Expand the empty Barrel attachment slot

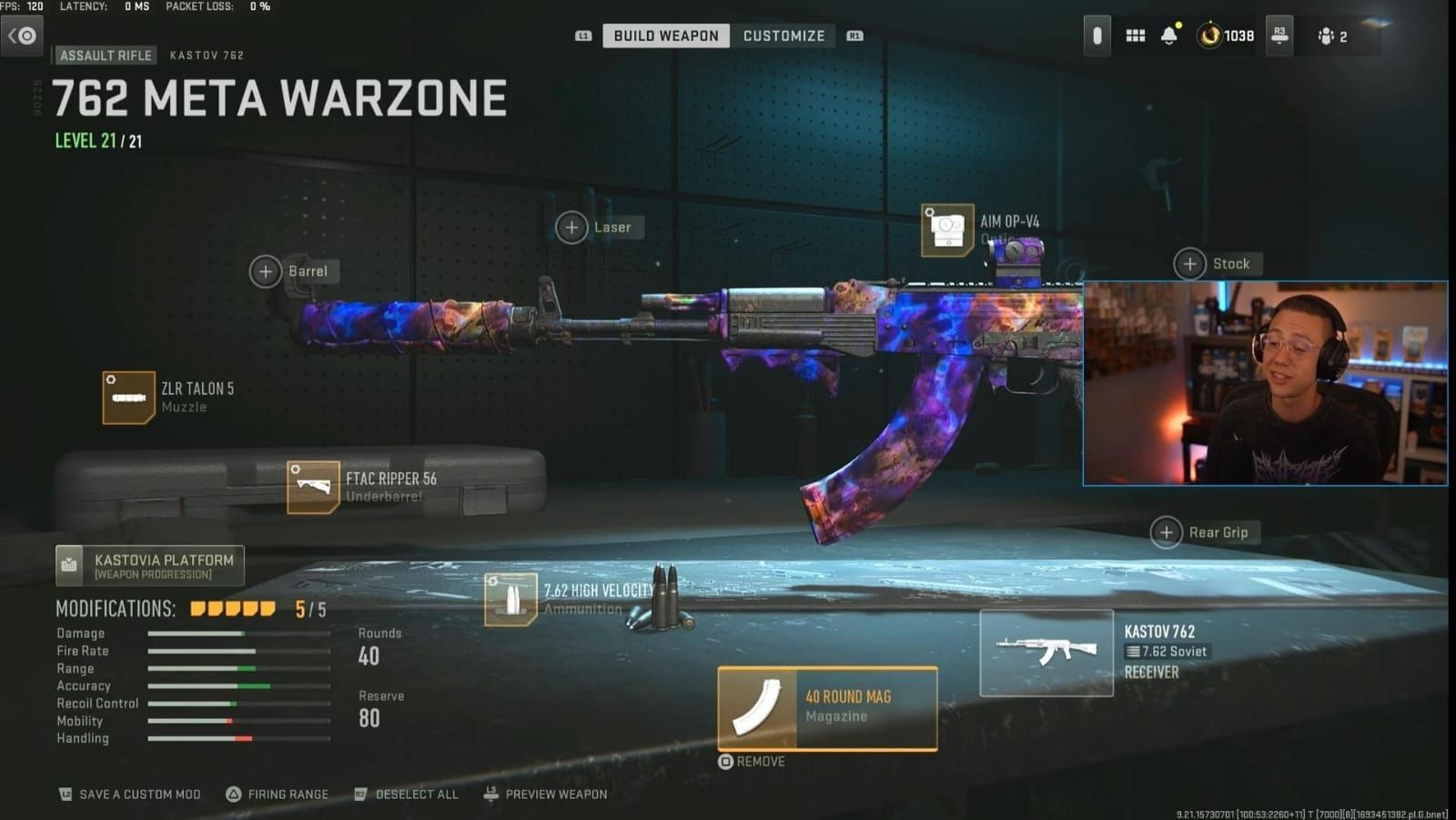coord(267,271)
